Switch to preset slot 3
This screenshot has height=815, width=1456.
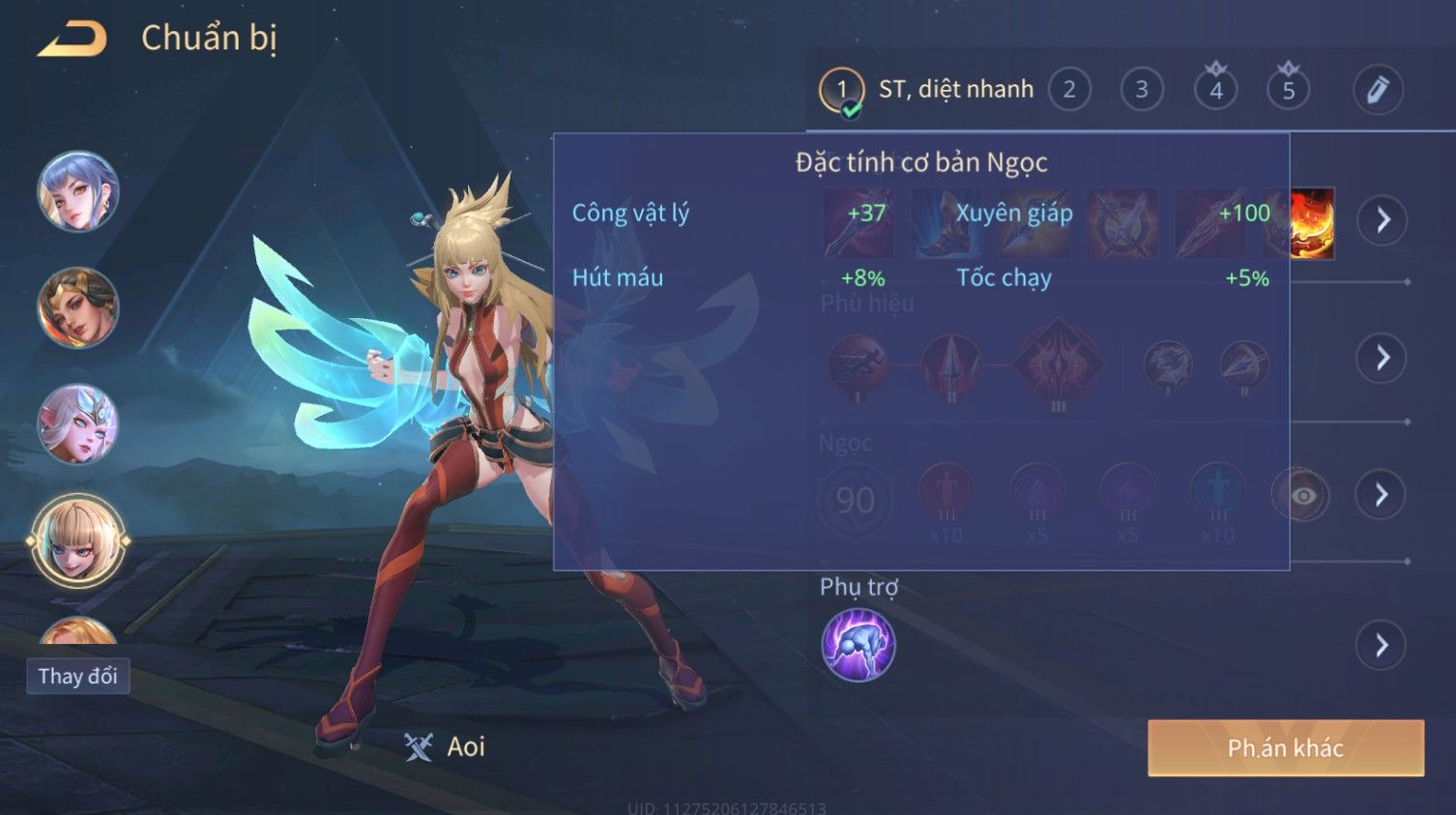pos(1142,90)
